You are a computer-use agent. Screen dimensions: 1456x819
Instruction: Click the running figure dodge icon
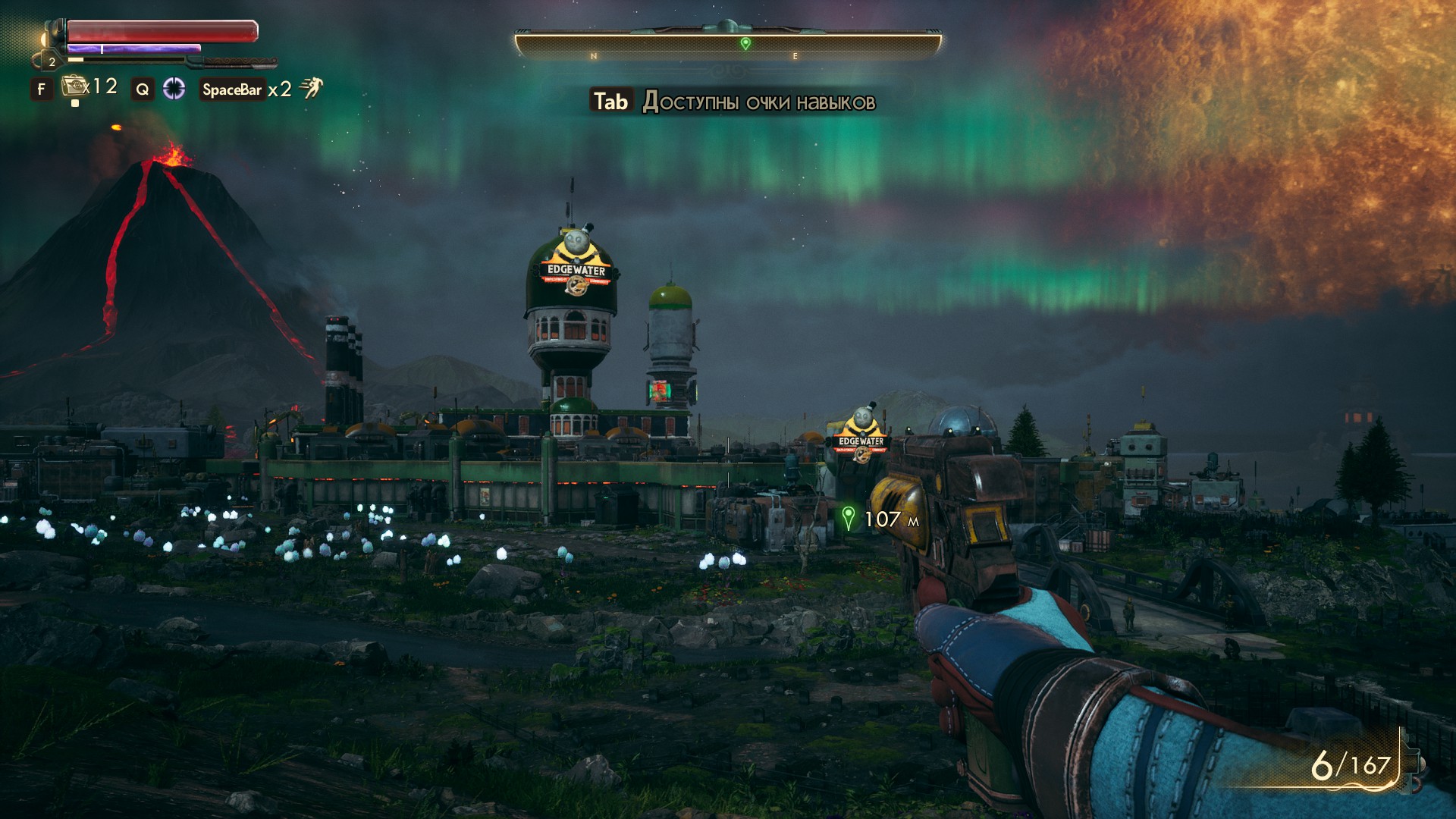310,89
